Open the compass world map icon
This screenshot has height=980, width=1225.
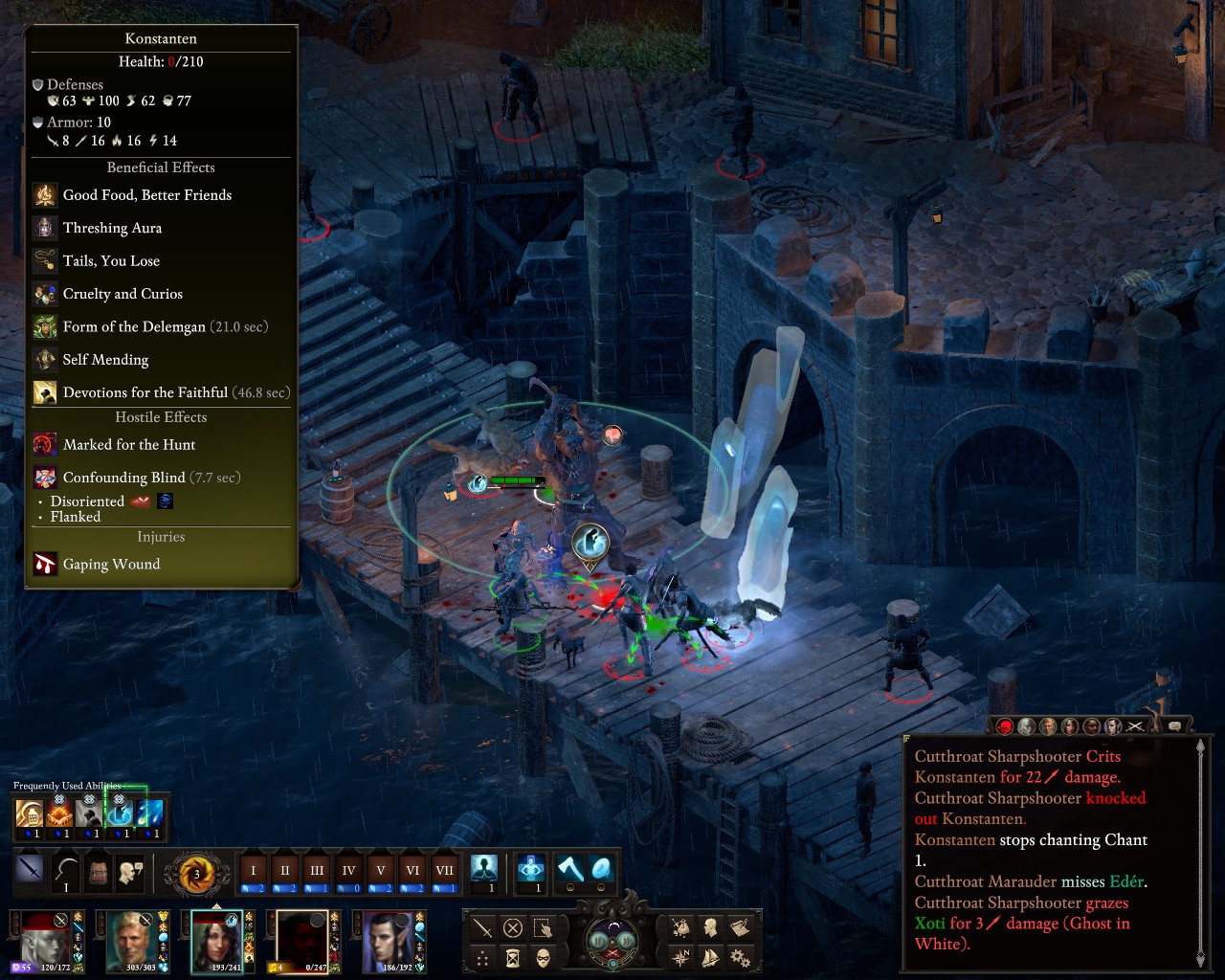680,956
